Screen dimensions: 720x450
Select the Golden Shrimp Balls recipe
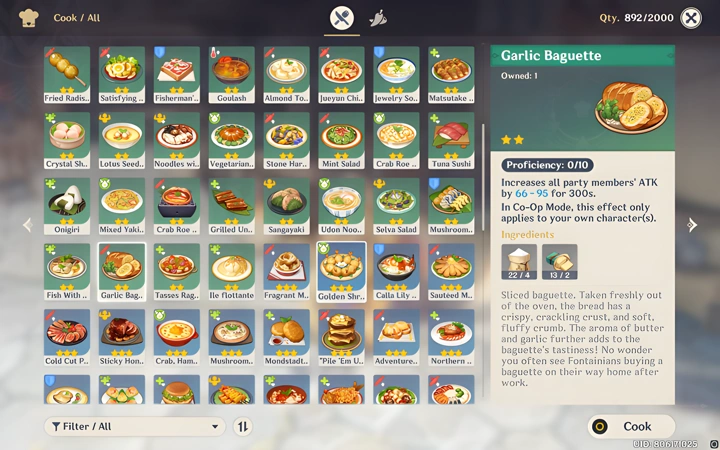click(341, 272)
